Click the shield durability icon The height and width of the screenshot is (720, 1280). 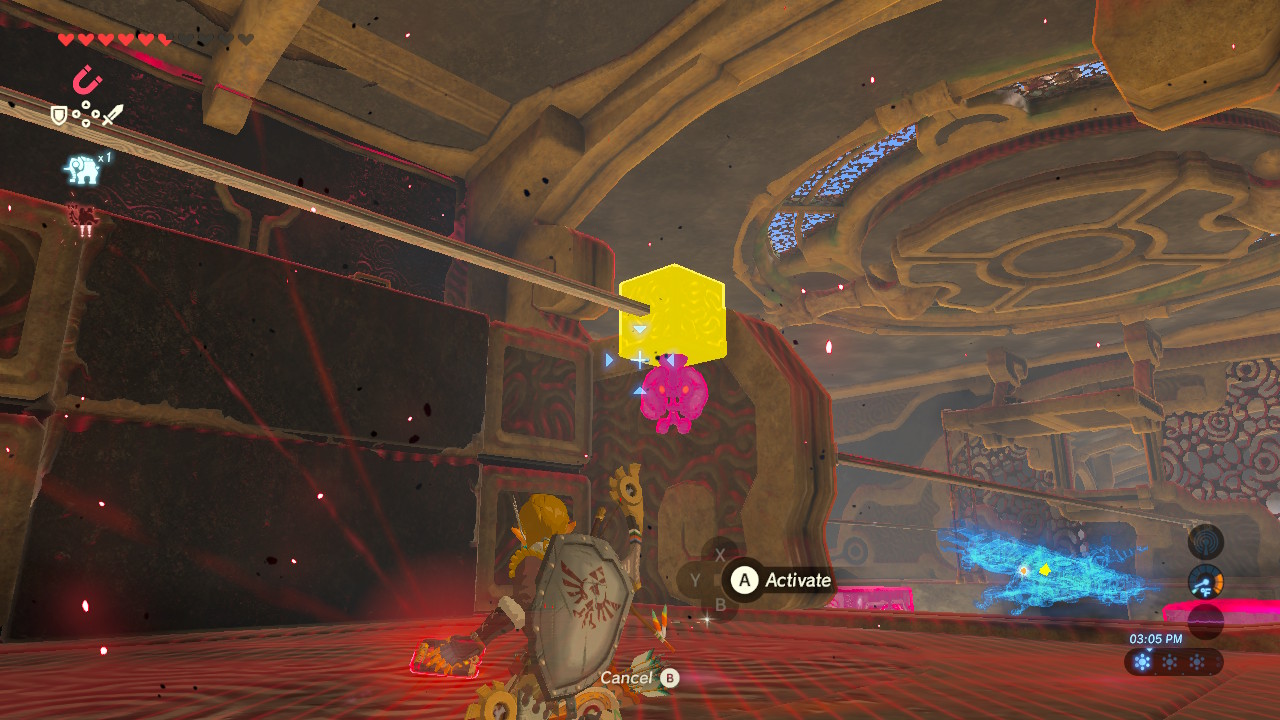click(x=60, y=115)
